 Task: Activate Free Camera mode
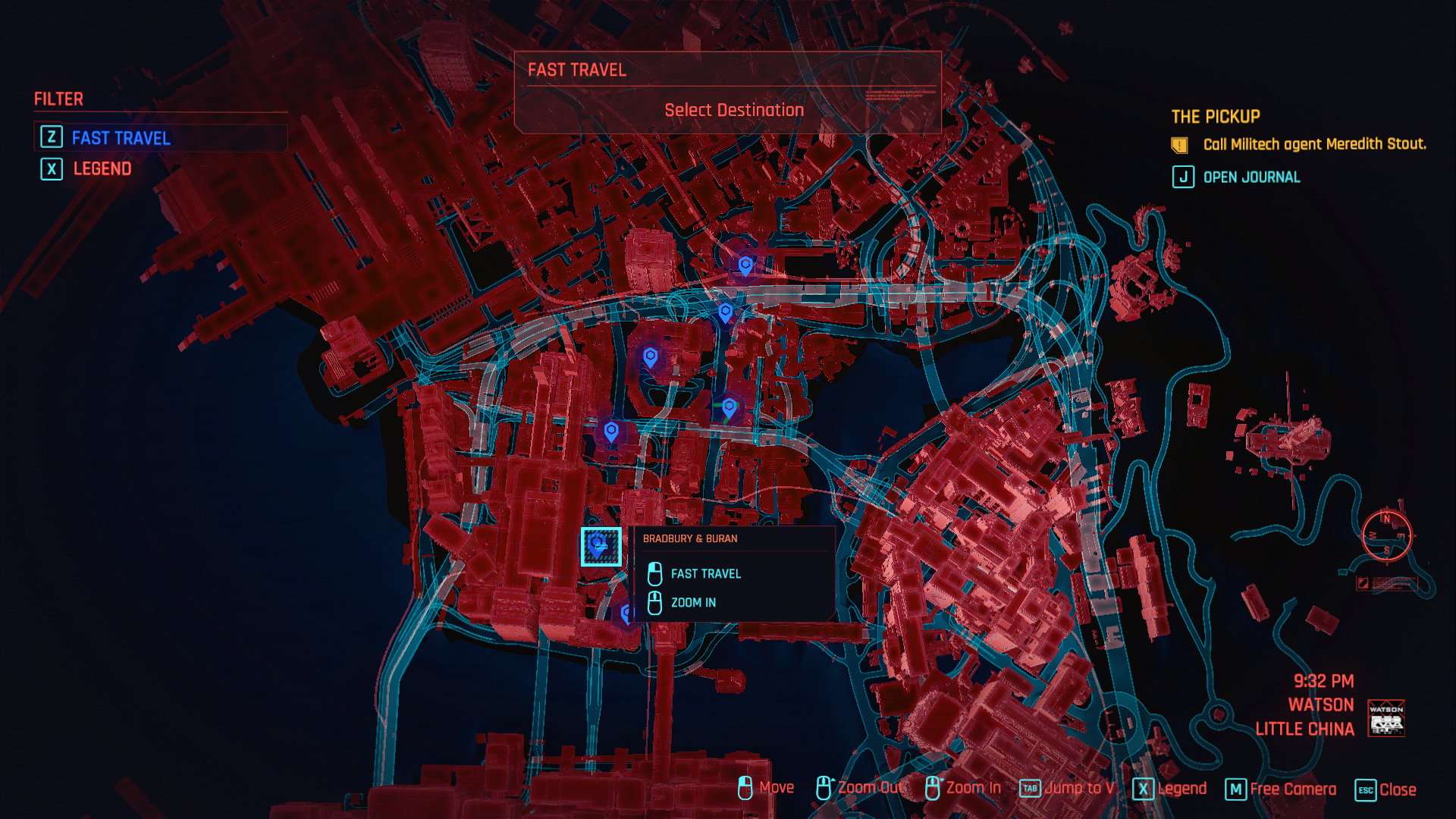(1281, 789)
